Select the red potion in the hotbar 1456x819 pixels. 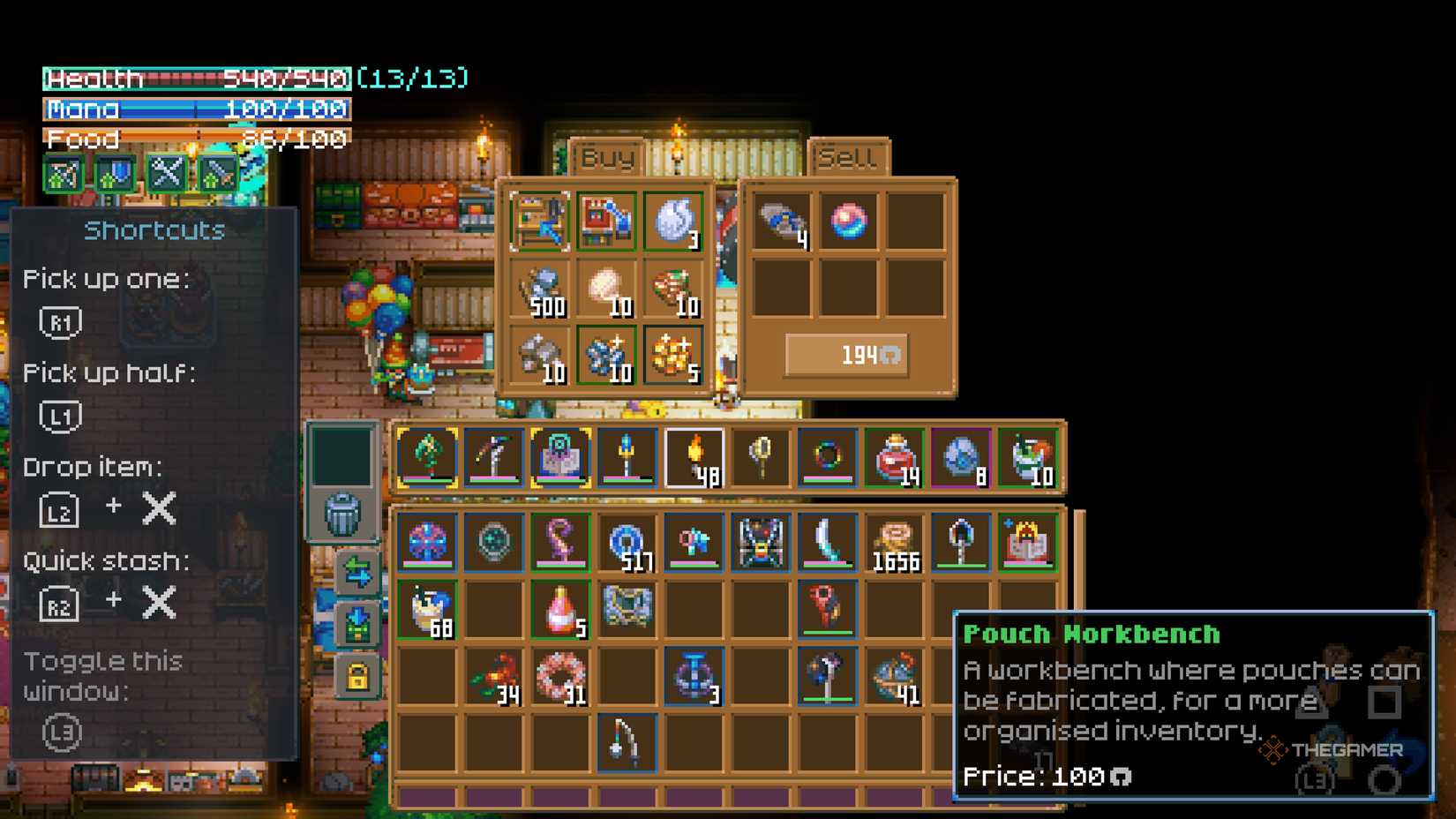coord(895,455)
